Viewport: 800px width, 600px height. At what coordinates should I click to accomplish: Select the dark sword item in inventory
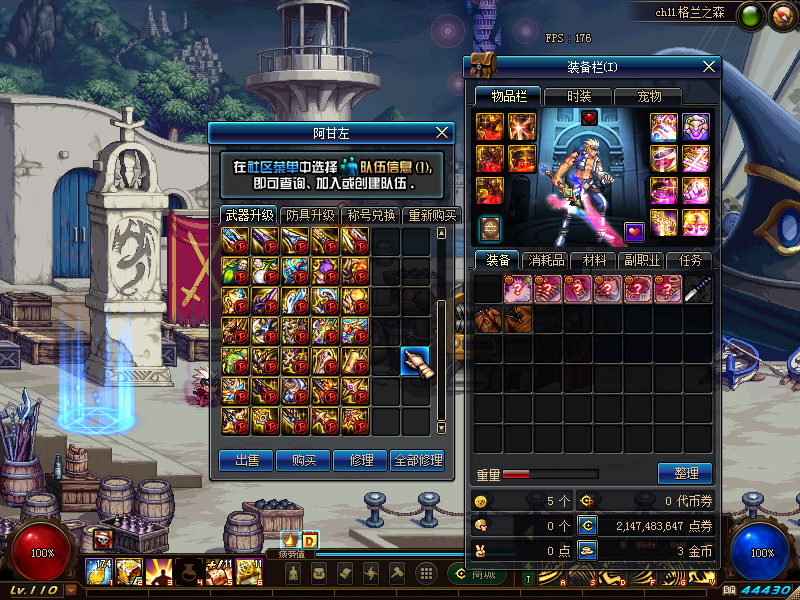coord(697,289)
